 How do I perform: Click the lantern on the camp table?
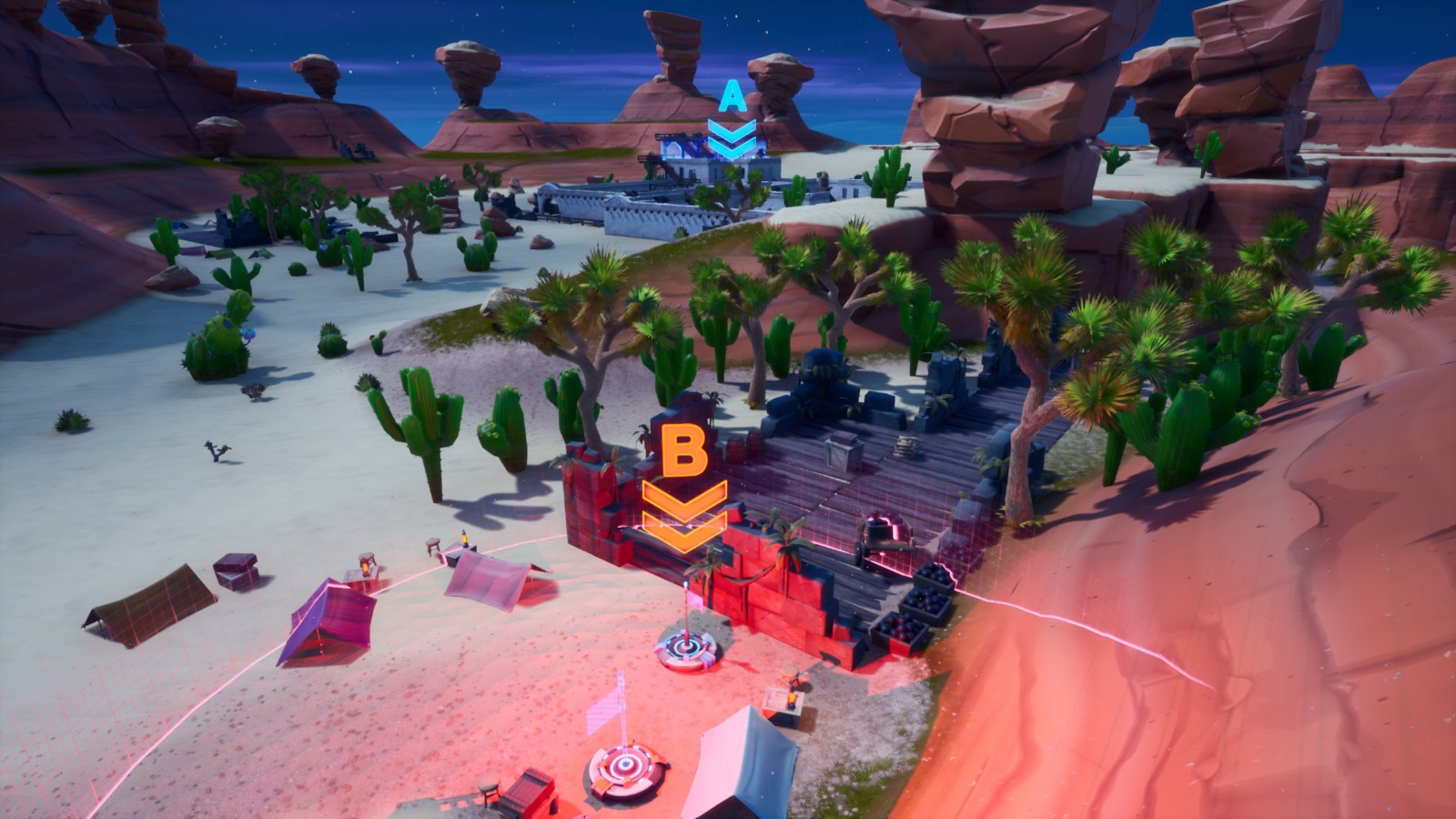click(365, 568)
